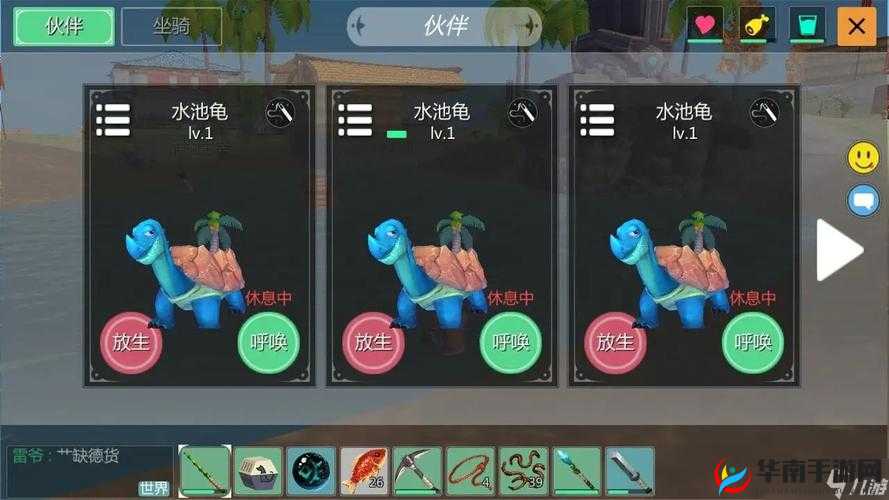This screenshot has height=500, width=889.
Task: Open the 坐骑 mounts tab
Action: 172,27
